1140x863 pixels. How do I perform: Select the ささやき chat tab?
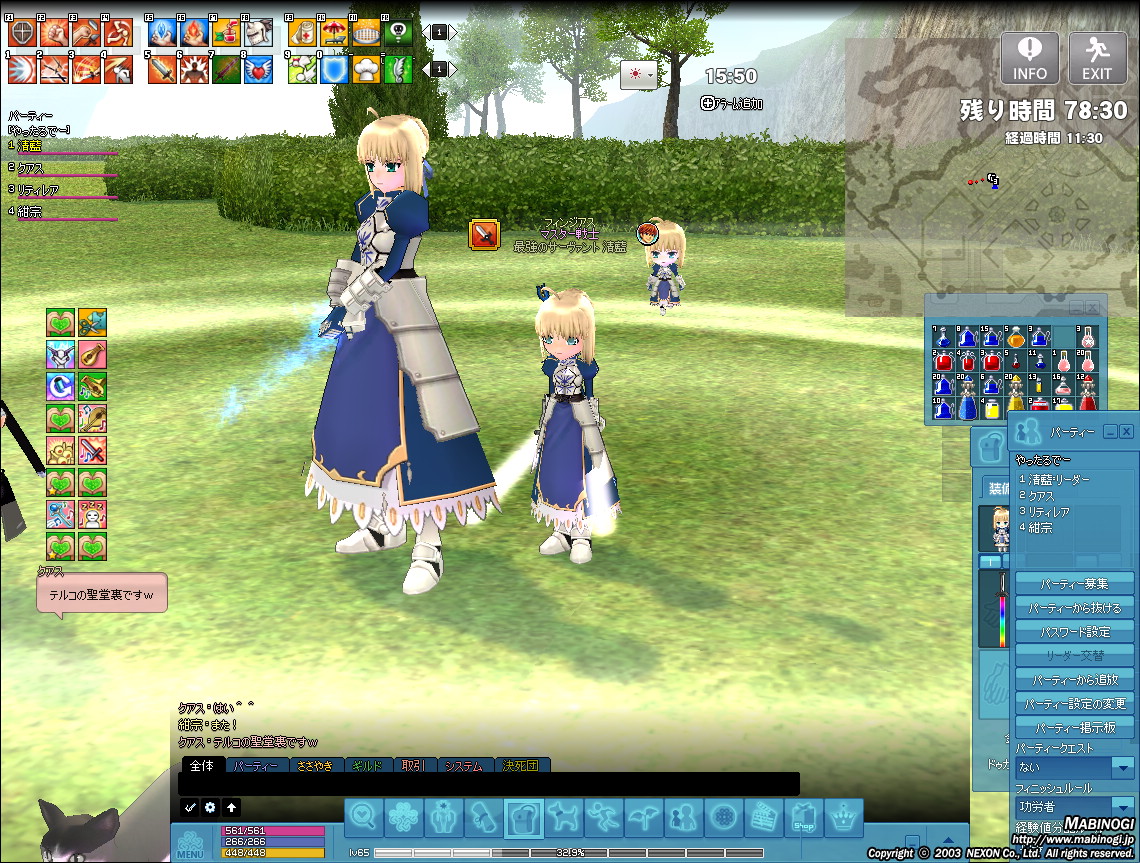[x=314, y=766]
